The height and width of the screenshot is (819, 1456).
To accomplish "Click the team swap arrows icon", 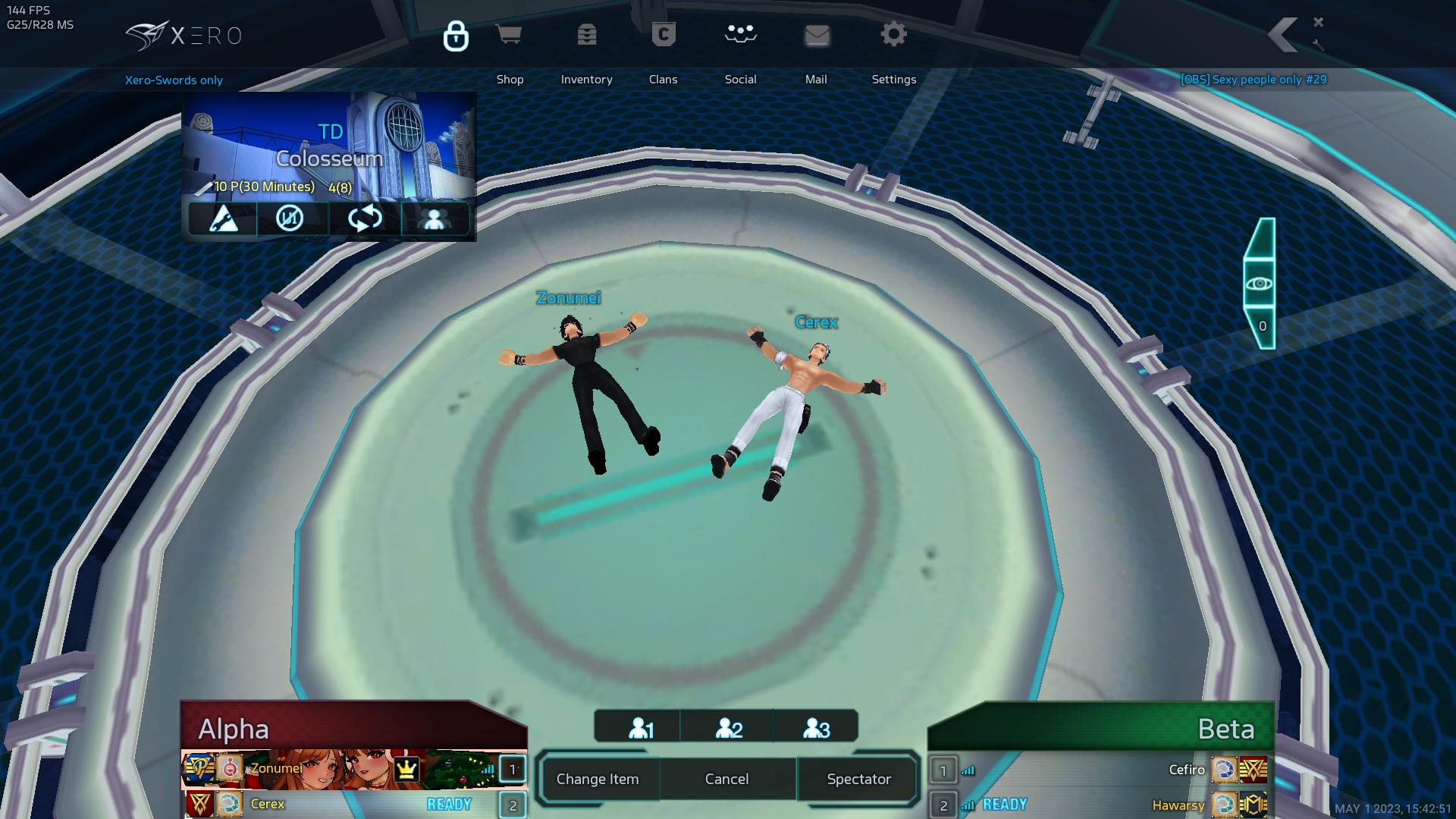I will [x=365, y=218].
